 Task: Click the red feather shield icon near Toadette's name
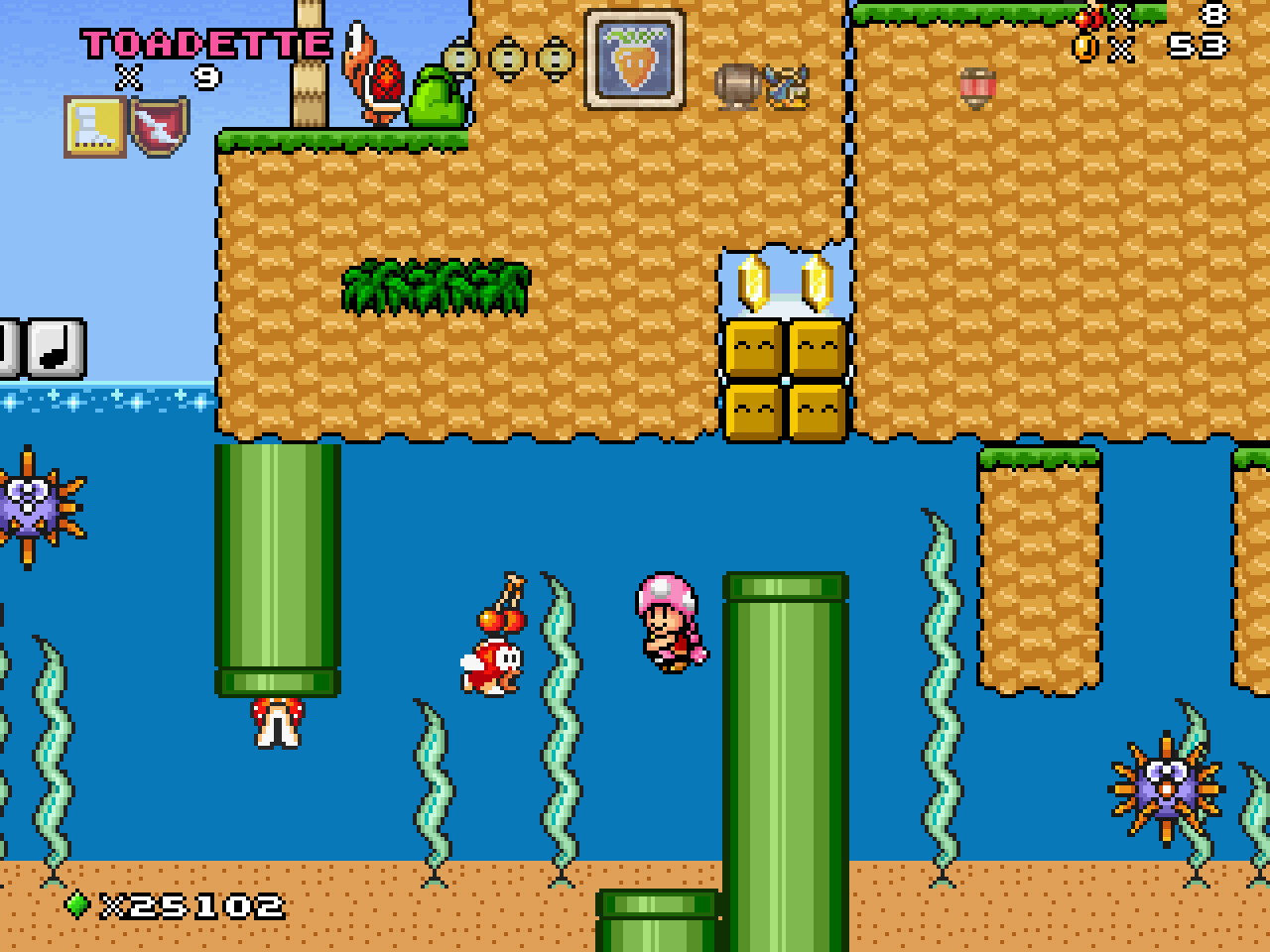tap(157, 126)
